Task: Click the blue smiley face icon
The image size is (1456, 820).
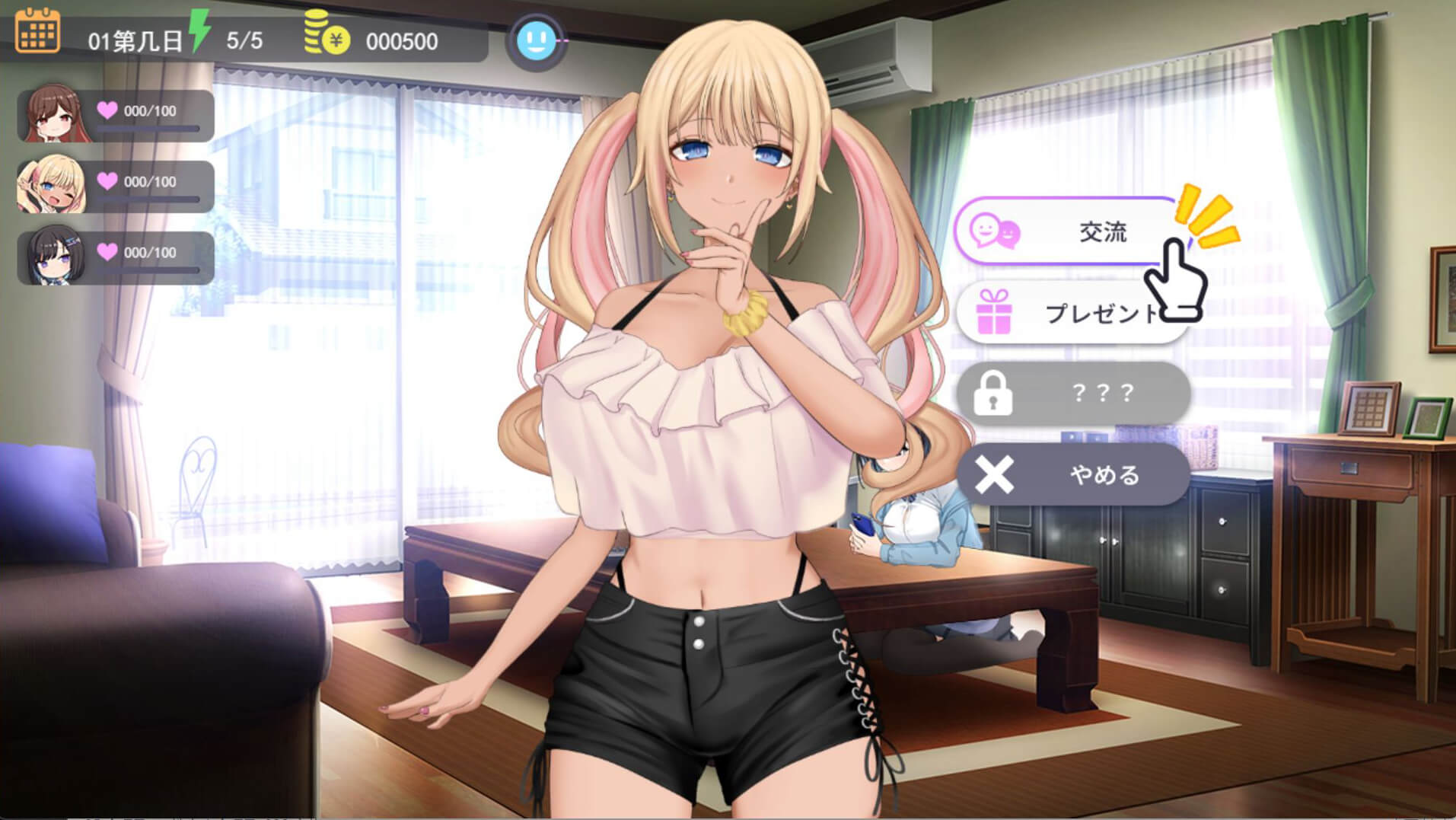Action: (x=536, y=40)
